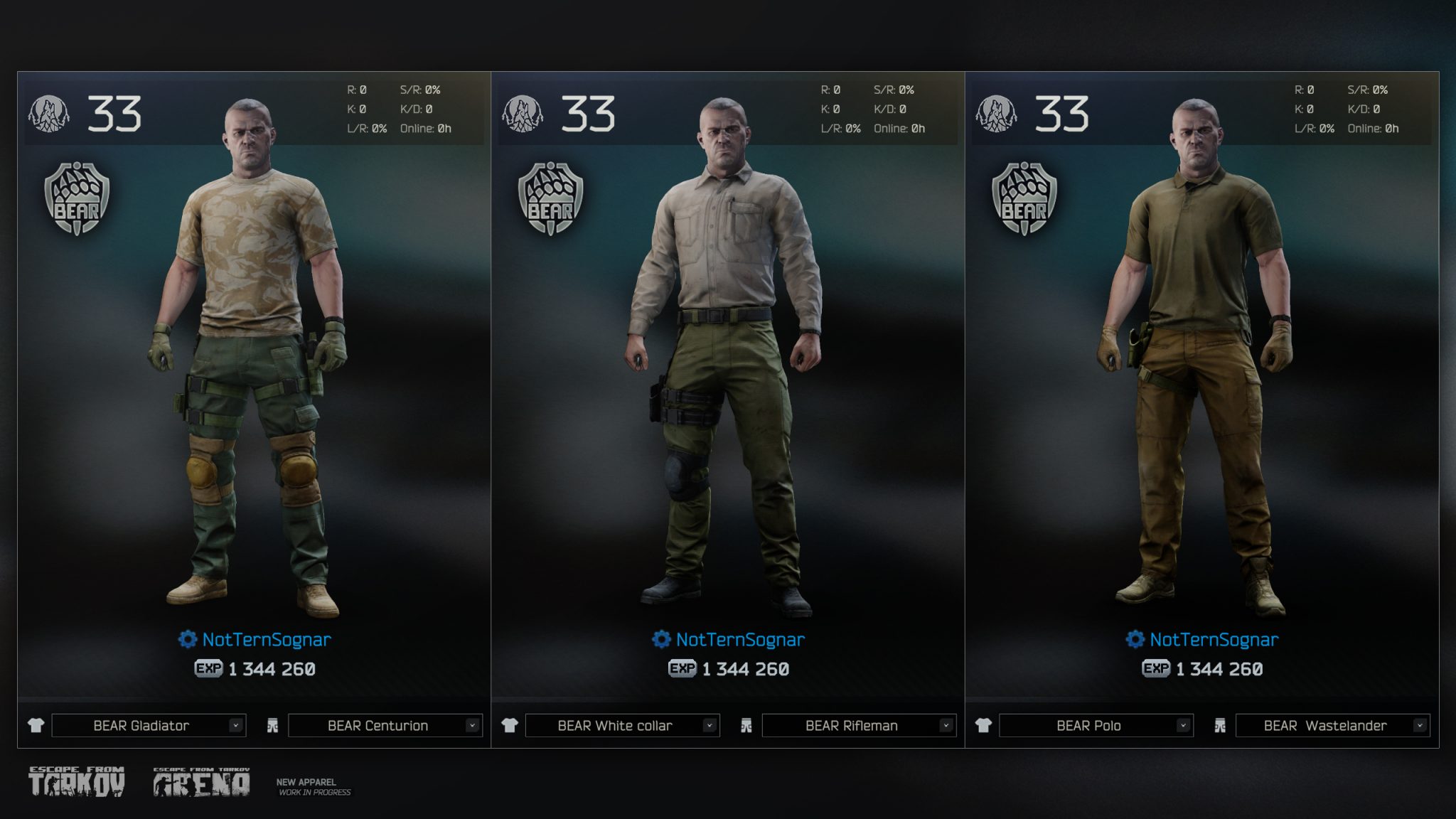The image size is (1456, 819).
Task: Click the EXP badge under the middle character
Action: 681,668
